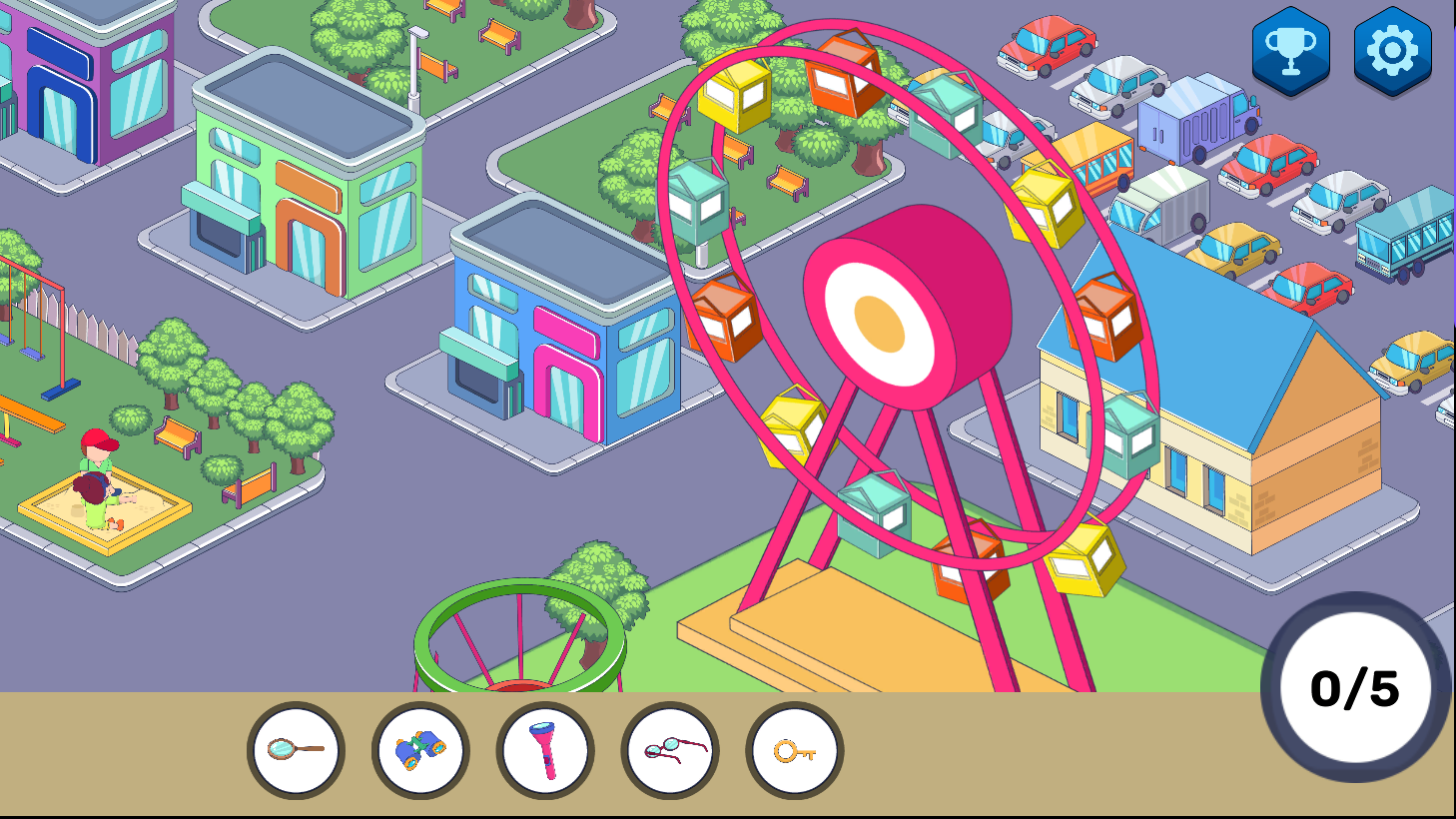This screenshot has width=1456, height=819.
Task: Select the flashlight item icon
Action: coord(544,748)
